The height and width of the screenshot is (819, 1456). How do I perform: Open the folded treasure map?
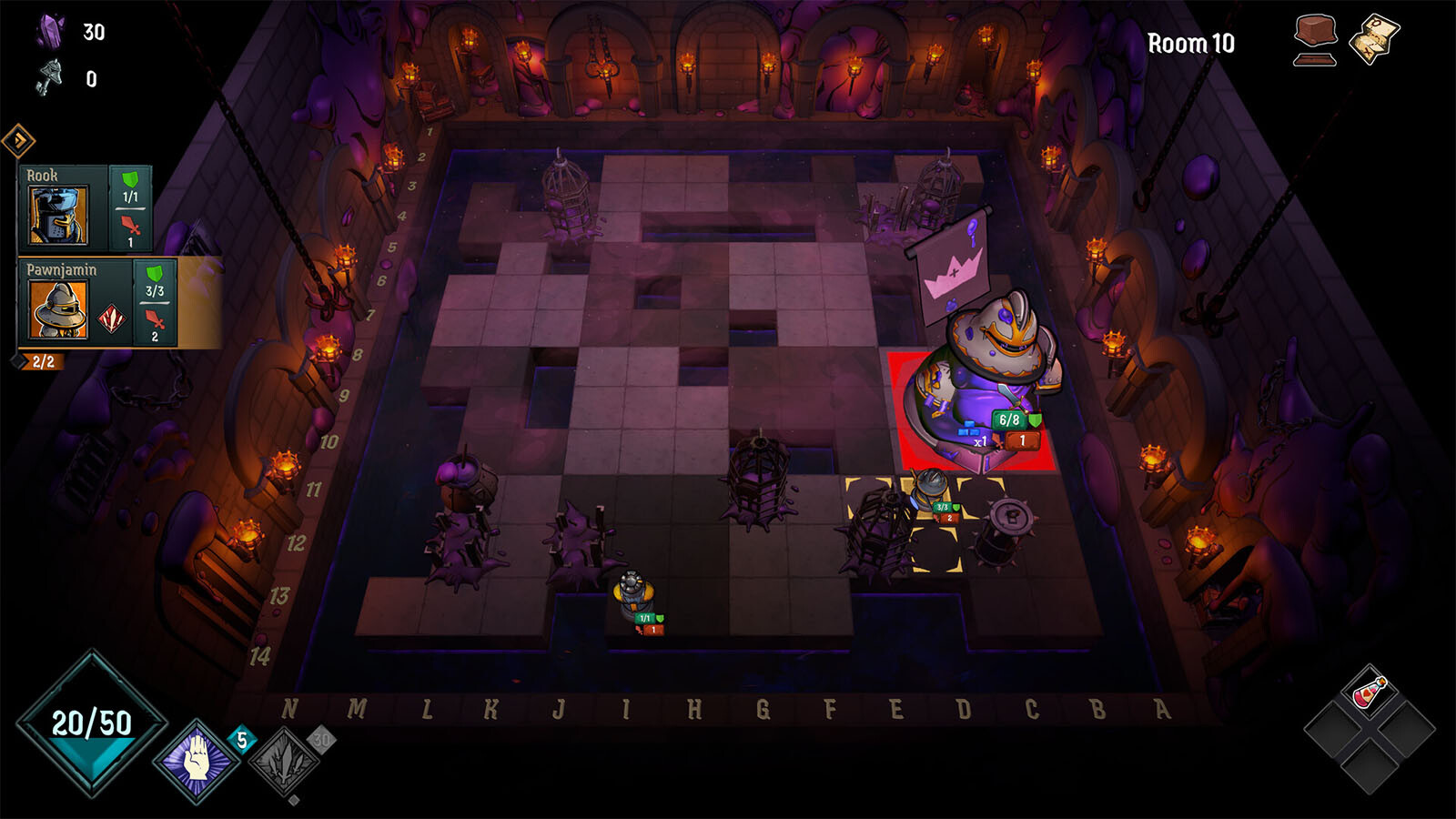1374,39
